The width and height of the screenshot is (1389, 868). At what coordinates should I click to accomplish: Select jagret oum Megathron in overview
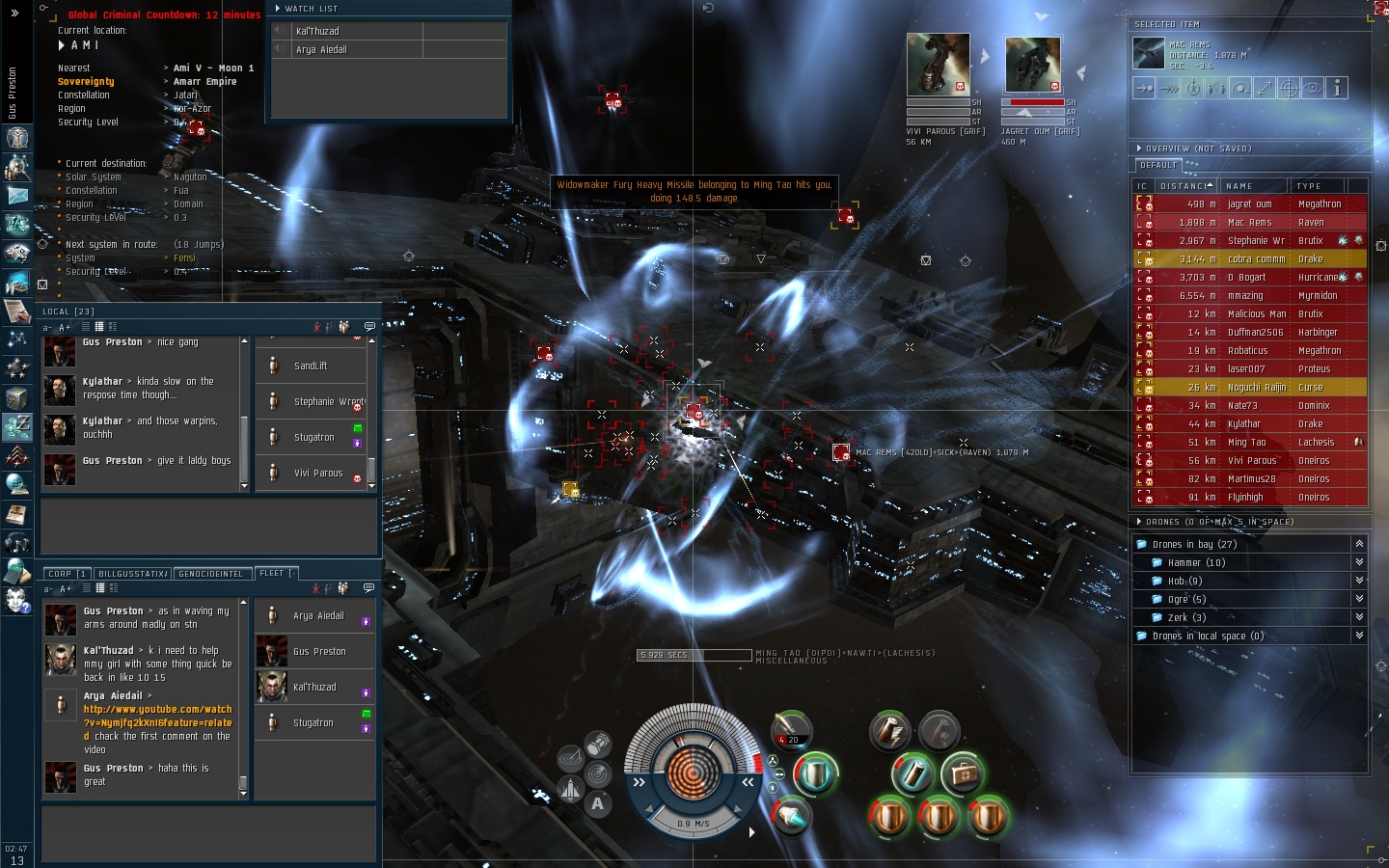(x=1250, y=204)
